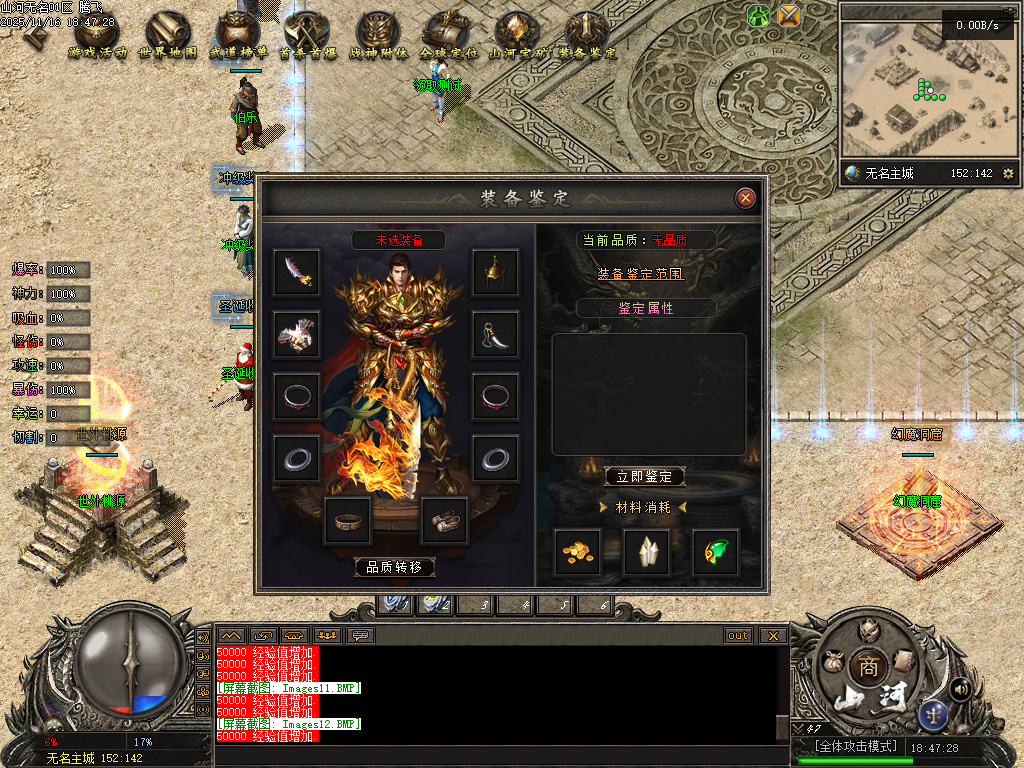Select the boots equipment slot
The width and height of the screenshot is (1024, 768).
coord(444,521)
